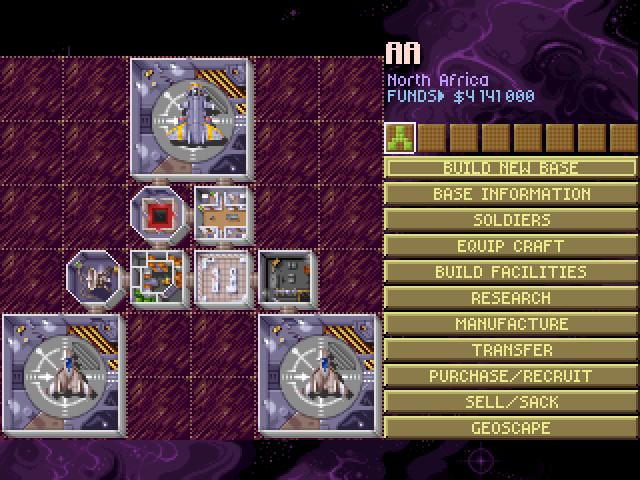Viewport: 640px width, 480px height.
Task: Select Sell/Sack
Action: tap(510, 401)
